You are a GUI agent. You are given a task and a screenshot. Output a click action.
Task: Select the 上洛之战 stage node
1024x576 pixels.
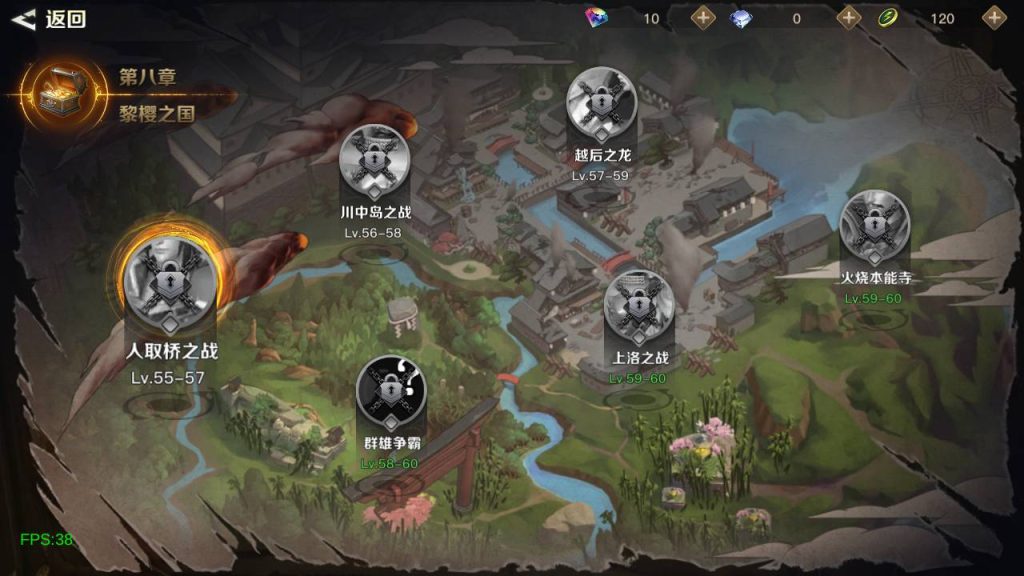tap(640, 306)
